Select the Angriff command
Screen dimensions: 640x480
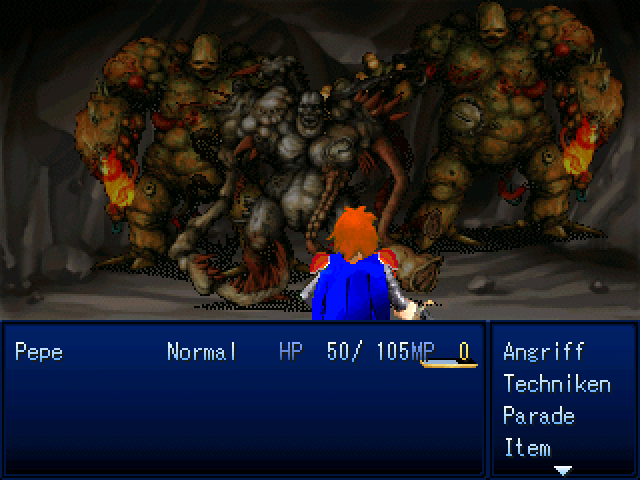coord(543,352)
